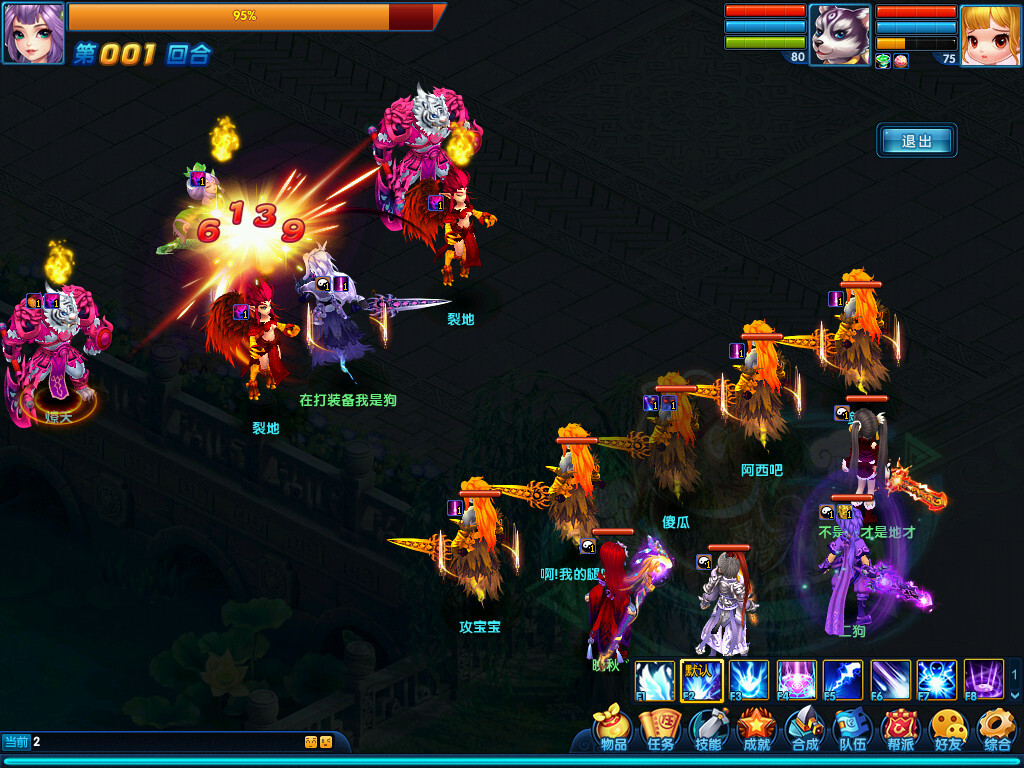Expand the skill bar page arrow
This screenshot has width=1024, height=768.
(x=1015, y=695)
